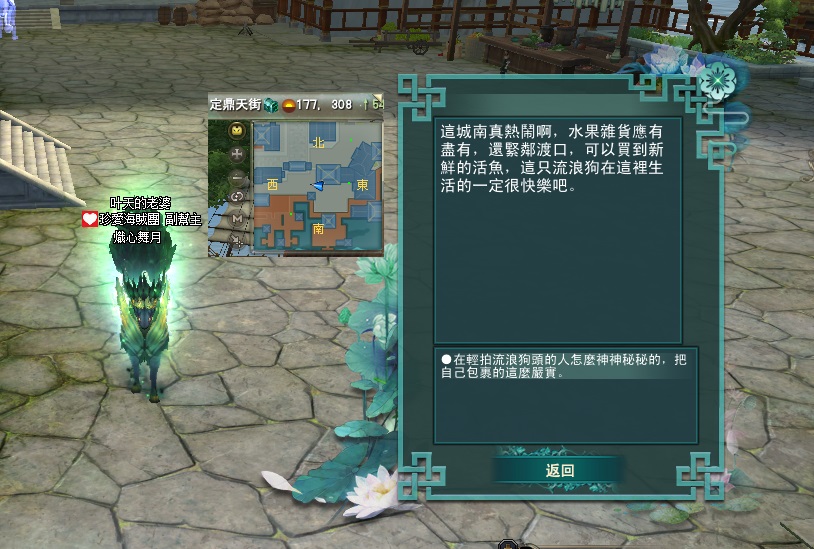The image size is (814, 549).
Task: Zoom in with the minimap plus button
Action: (x=237, y=154)
